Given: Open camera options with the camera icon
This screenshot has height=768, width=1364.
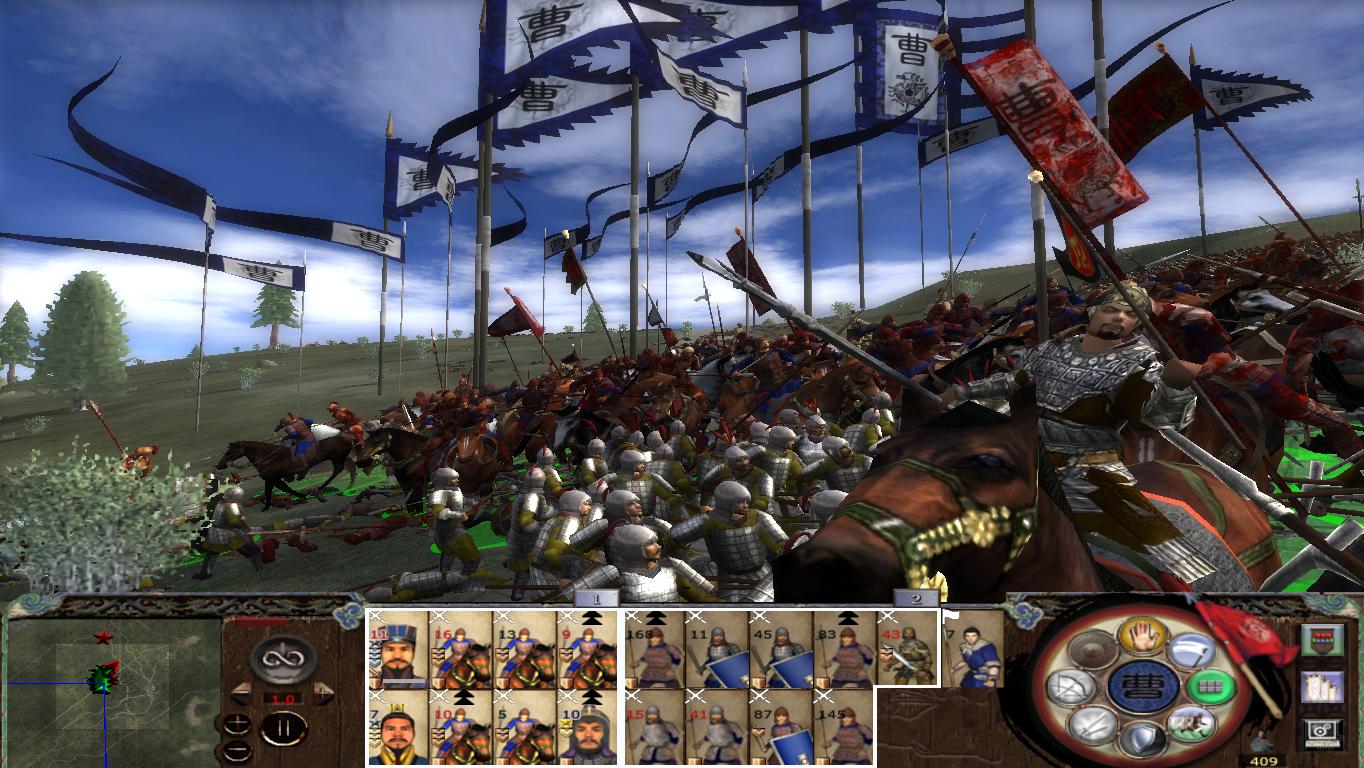Looking at the screenshot, I should tap(1320, 731).
